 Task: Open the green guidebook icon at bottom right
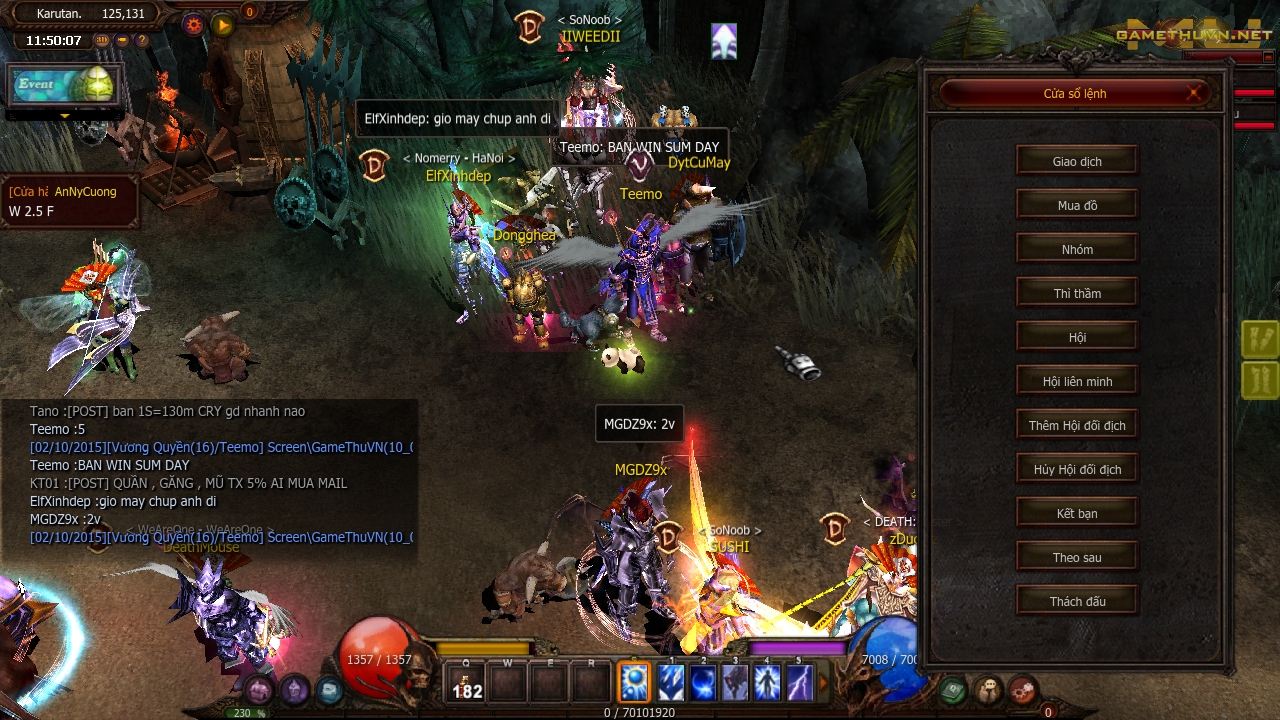(x=953, y=689)
